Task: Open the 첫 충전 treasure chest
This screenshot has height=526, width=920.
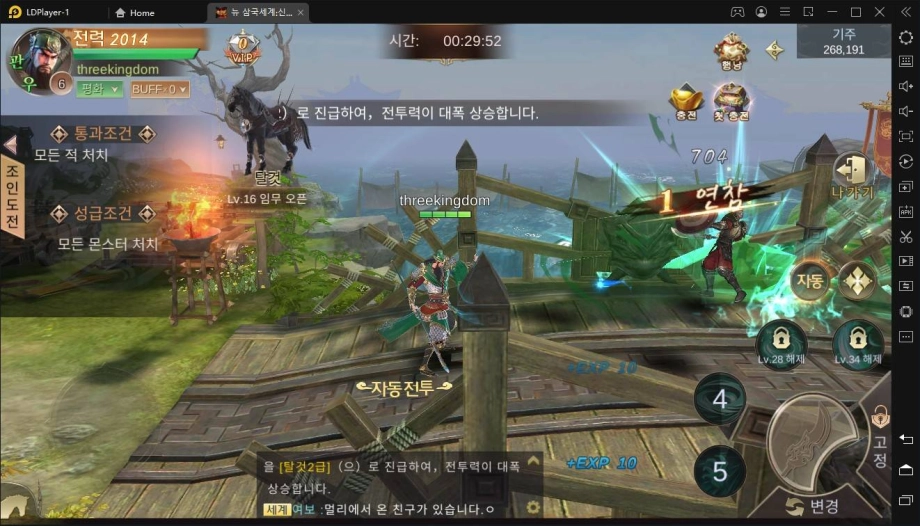Action: (731, 101)
